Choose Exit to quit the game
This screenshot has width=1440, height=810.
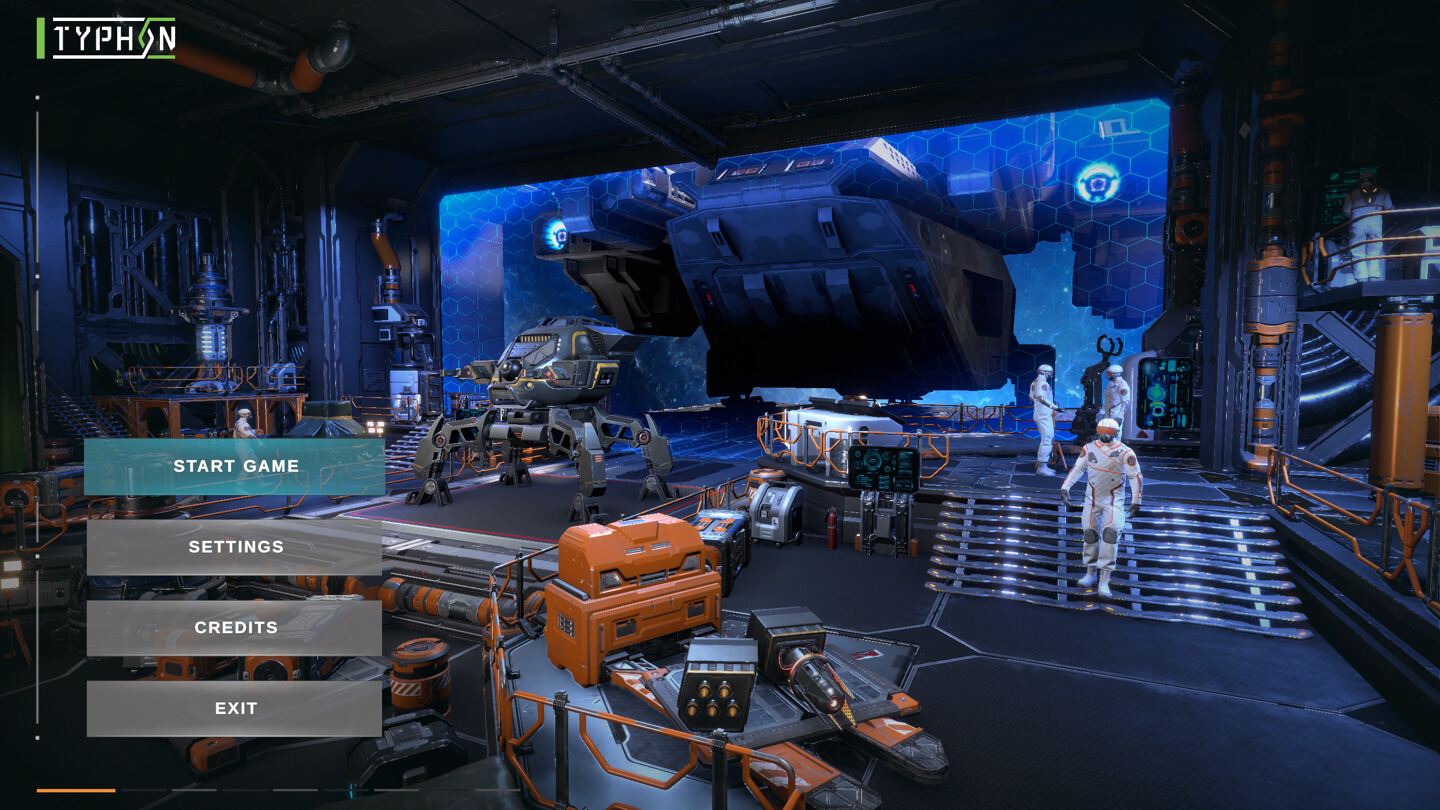pyautogui.click(x=235, y=708)
